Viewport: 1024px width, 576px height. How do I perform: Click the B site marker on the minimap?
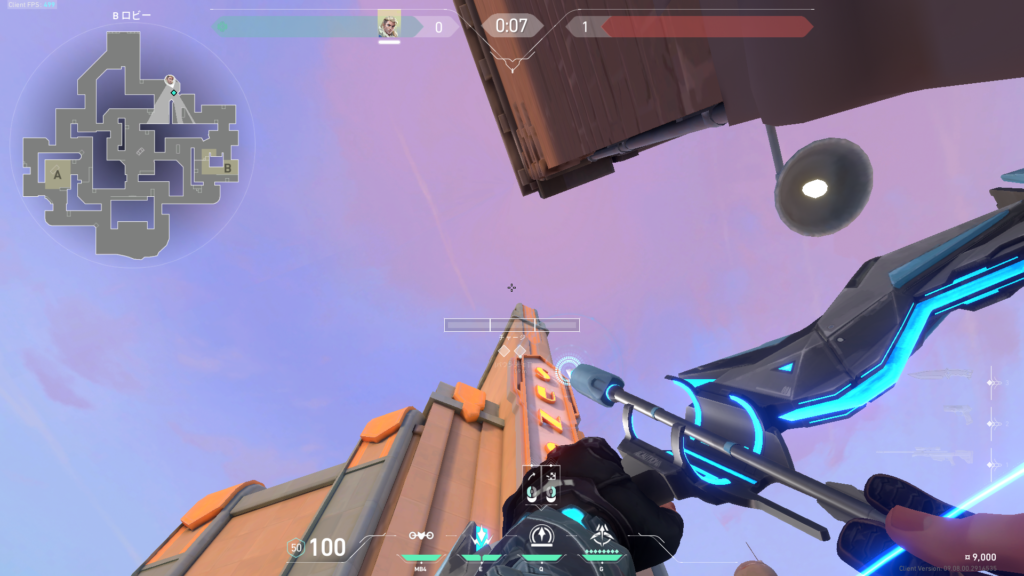pyautogui.click(x=227, y=168)
